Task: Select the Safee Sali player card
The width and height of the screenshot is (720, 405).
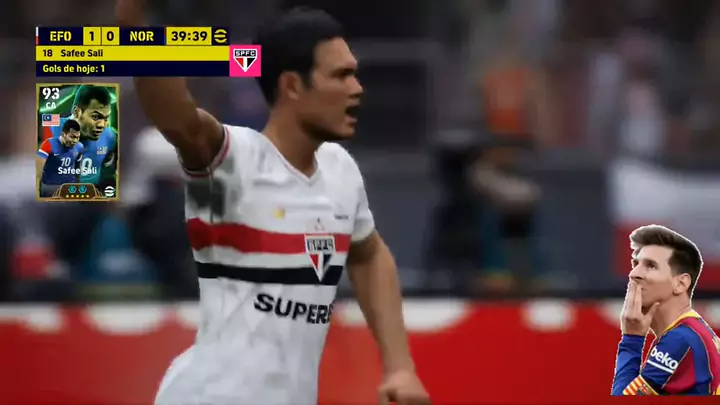Action: point(78,142)
